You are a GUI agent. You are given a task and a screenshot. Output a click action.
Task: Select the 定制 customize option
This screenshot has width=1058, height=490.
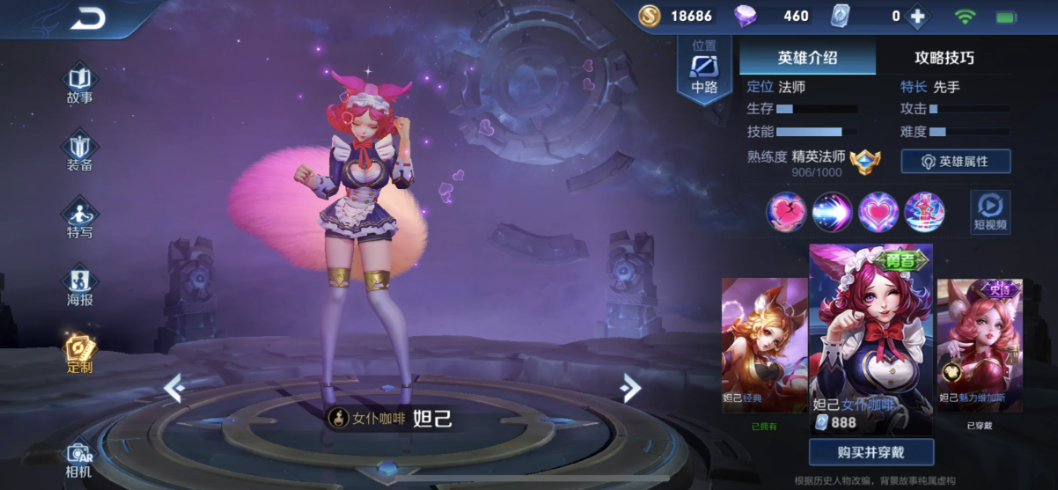(x=80, y=352)
